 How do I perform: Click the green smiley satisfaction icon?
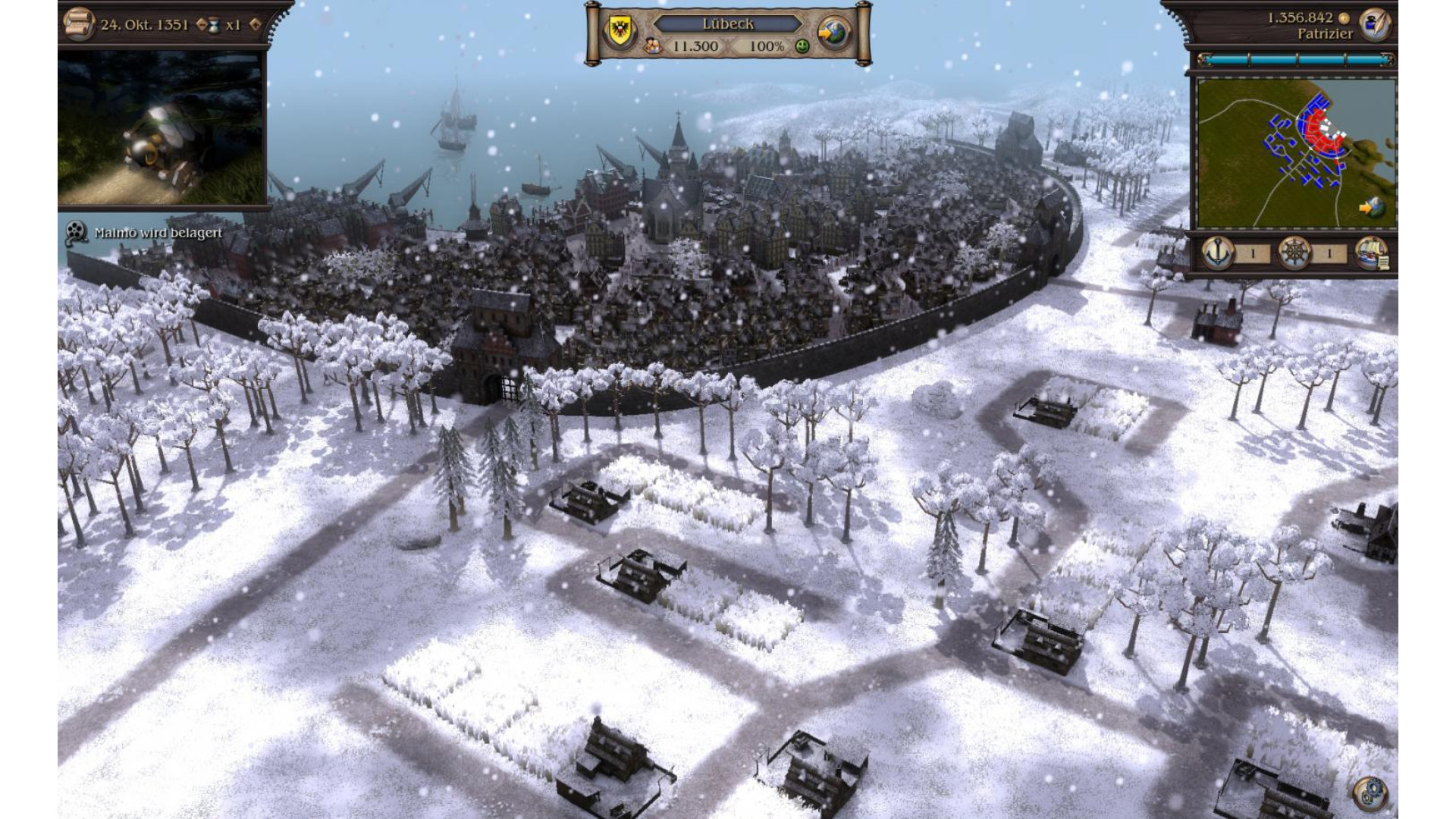pyautogui.click(x=802, y=46)
